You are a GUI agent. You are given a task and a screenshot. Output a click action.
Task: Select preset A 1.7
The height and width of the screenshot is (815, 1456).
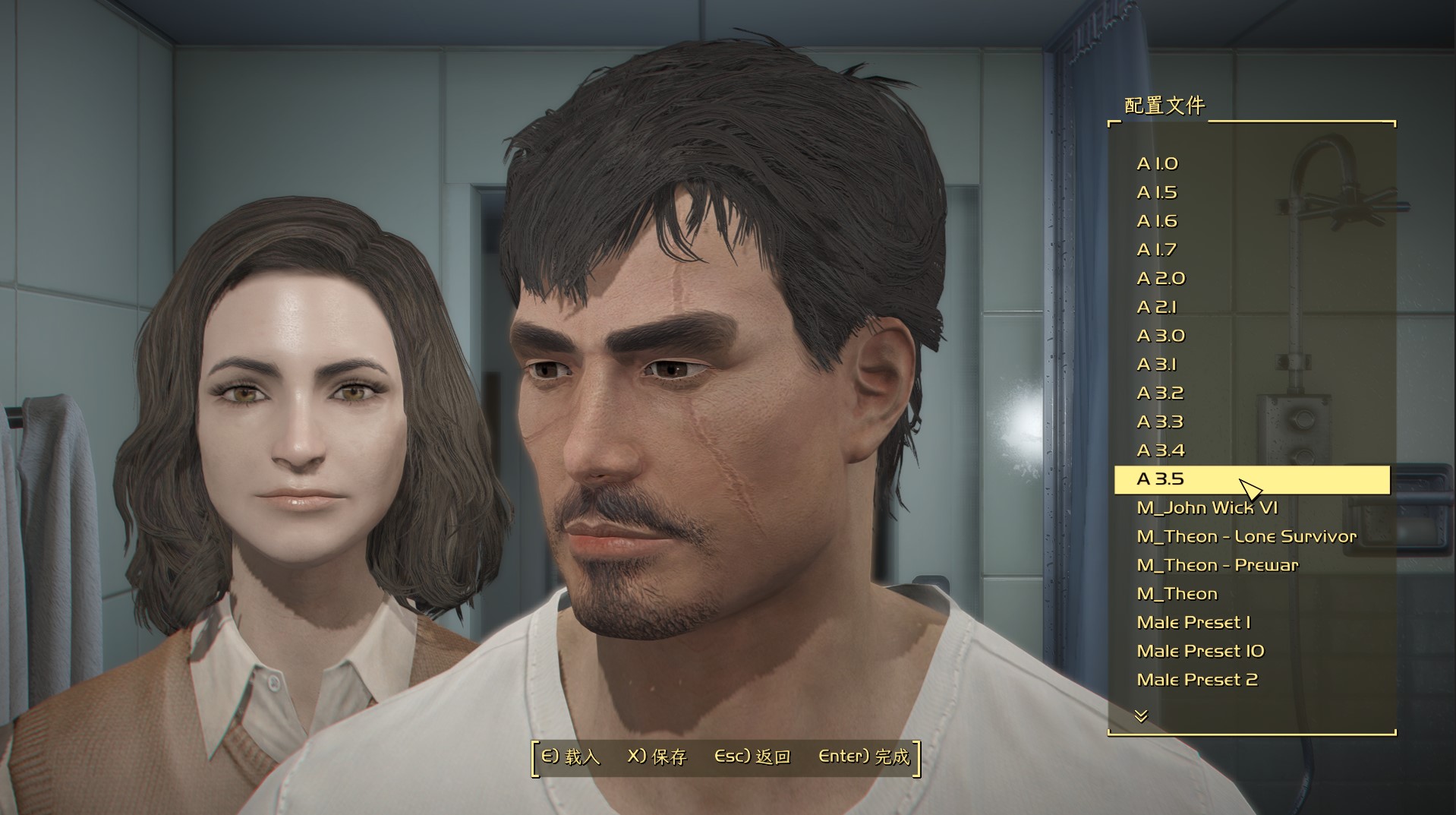click(1157, 250)
